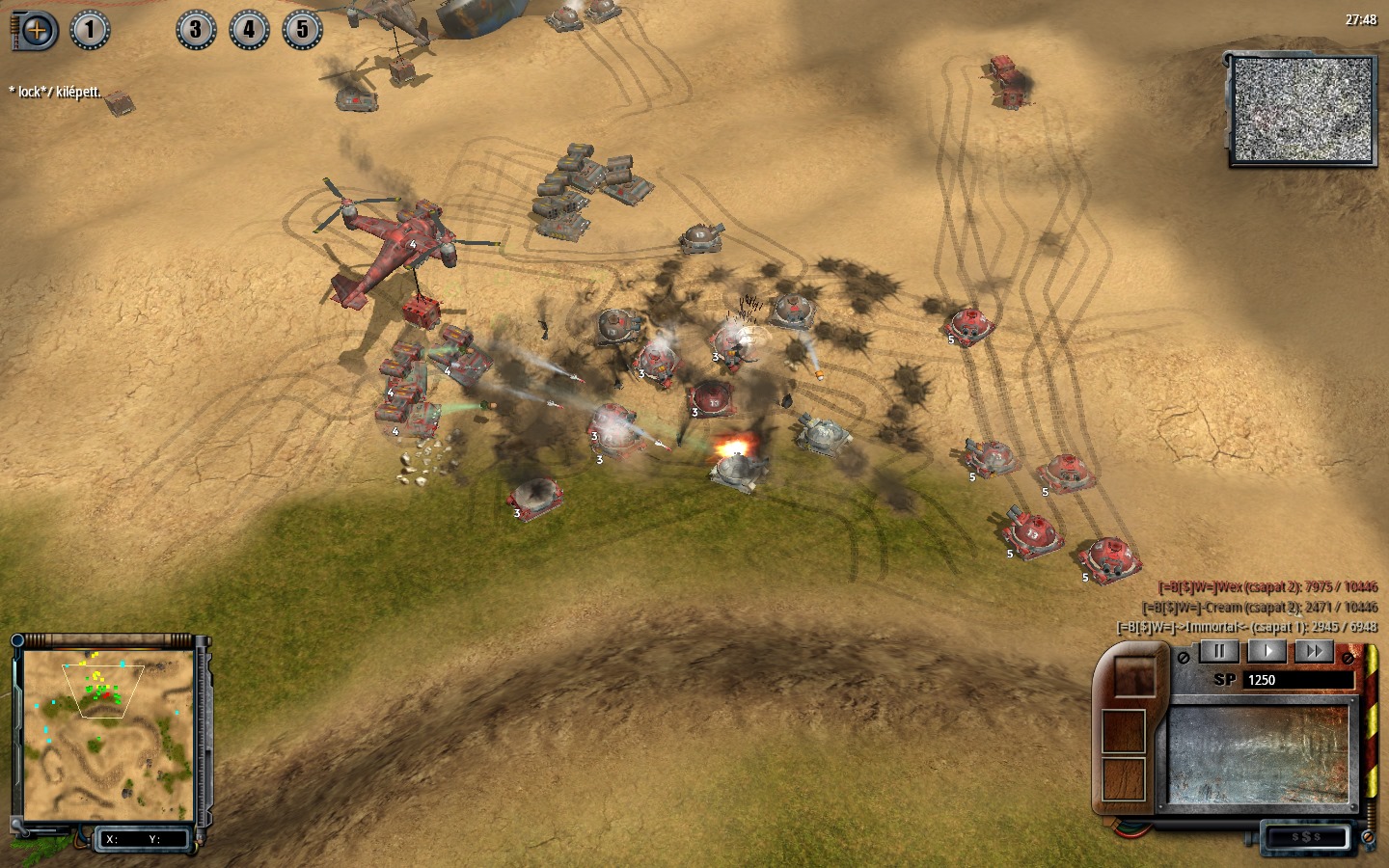The width and height of the screenshot is (1389, 868).
Task: Click the static camera preview window
Action: 1302,109
